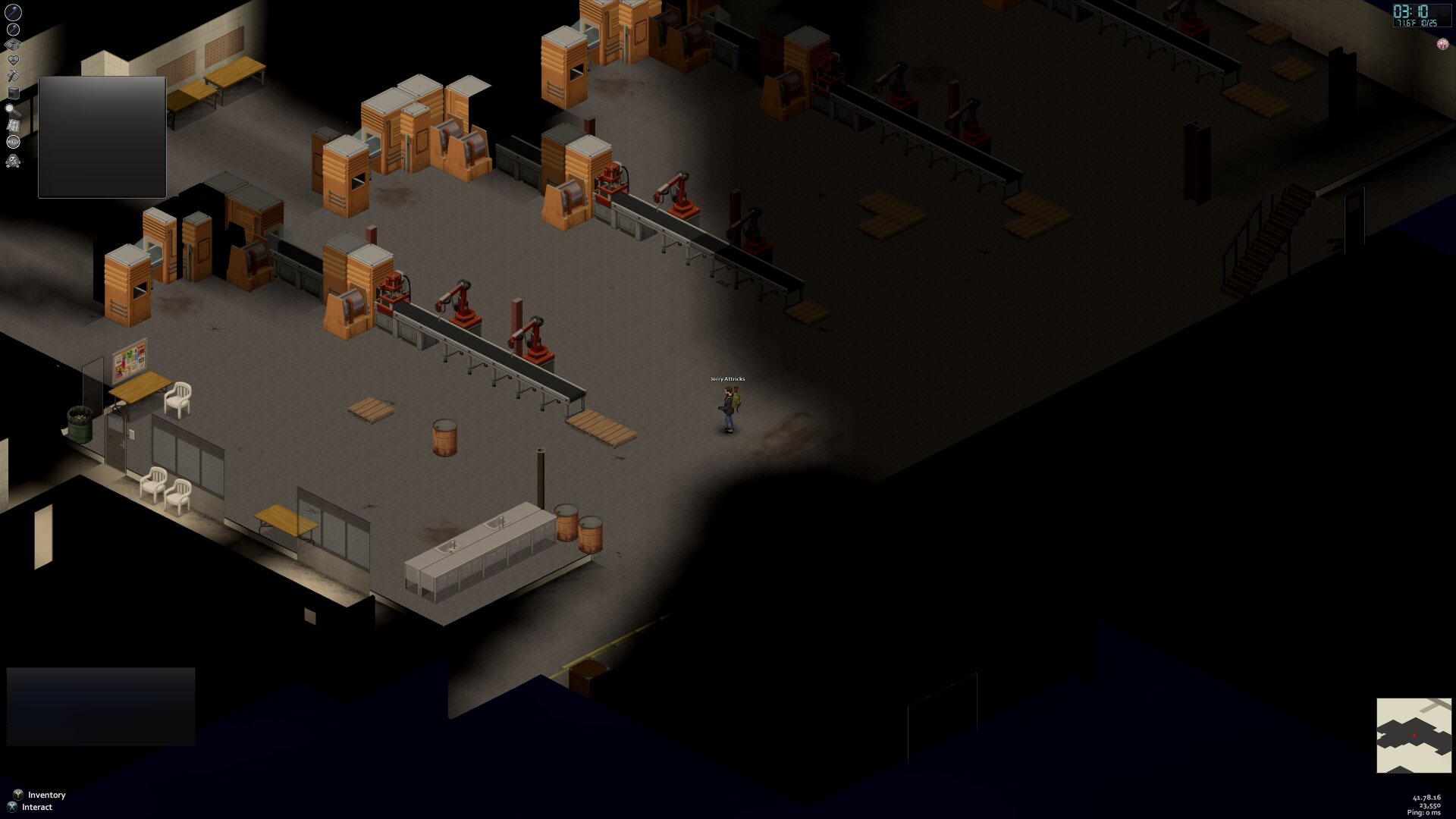Open the skull admin panel icon
This screenshot has width=1456, height=819.
(x=13, y=160)
